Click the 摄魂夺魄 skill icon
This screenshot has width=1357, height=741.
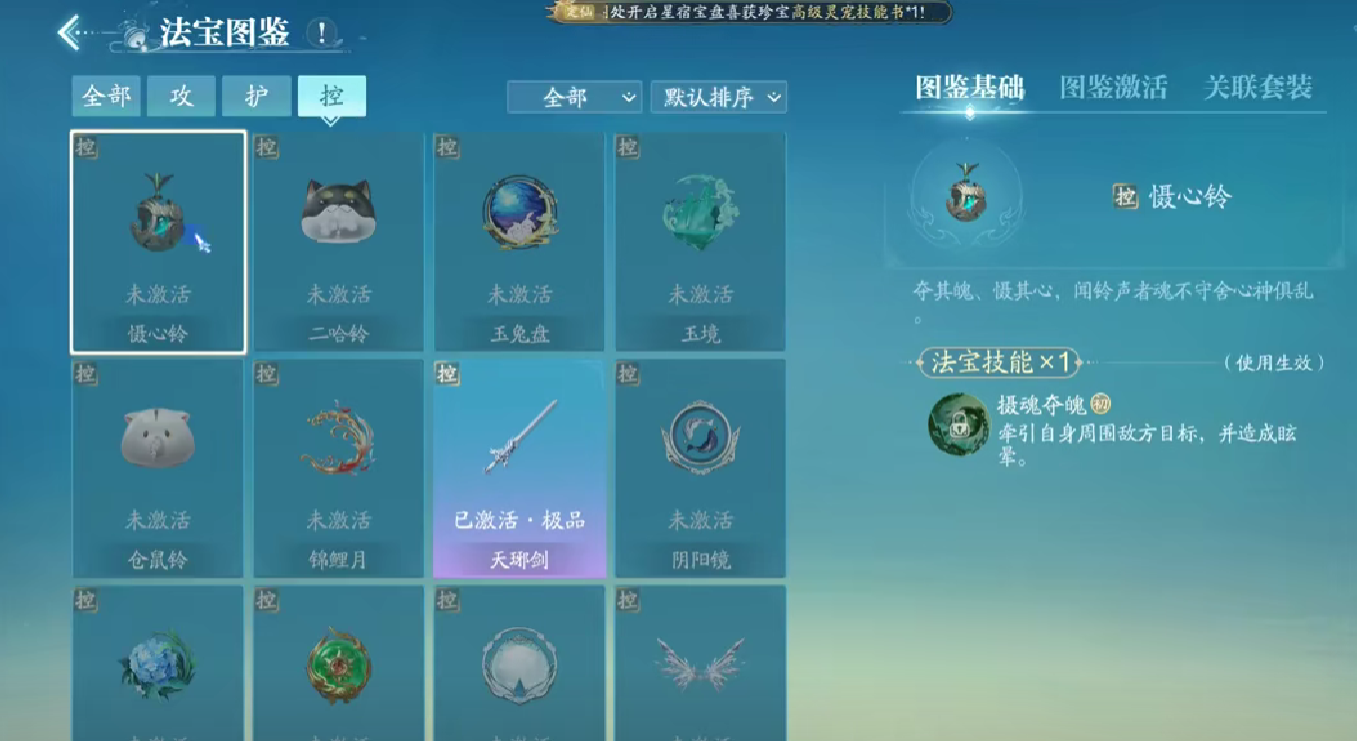(x=959, y=425)
